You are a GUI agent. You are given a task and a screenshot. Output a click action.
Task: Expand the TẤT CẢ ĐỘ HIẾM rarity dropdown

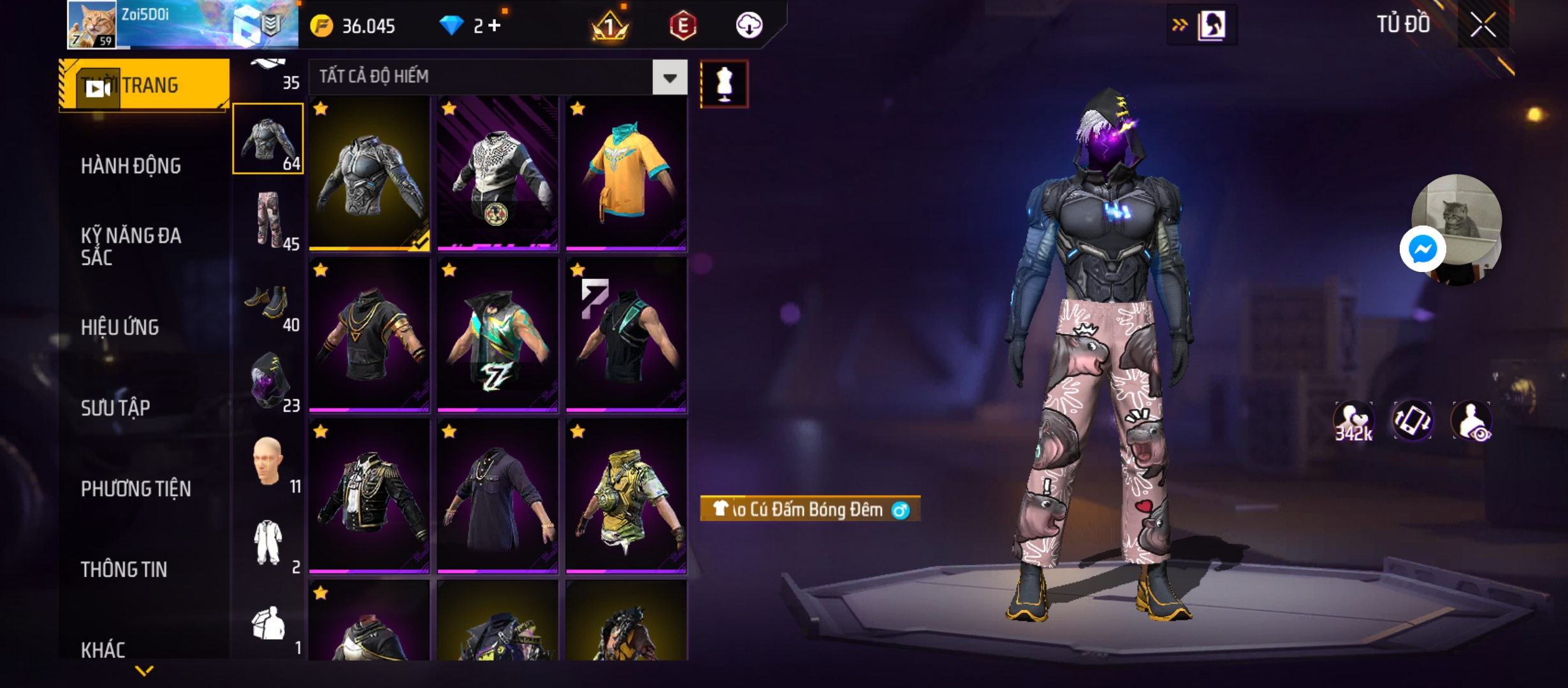pos(669,78)
